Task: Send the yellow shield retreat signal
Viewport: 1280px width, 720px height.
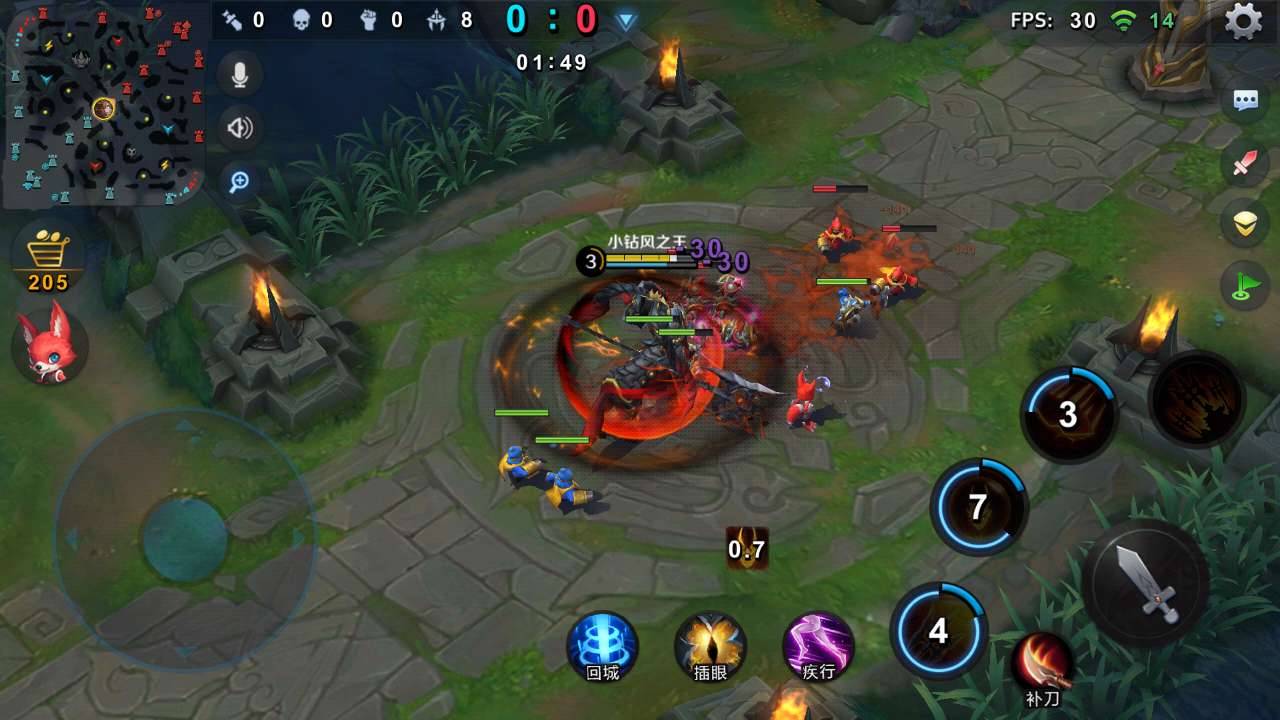Action: pos(1245,224)
